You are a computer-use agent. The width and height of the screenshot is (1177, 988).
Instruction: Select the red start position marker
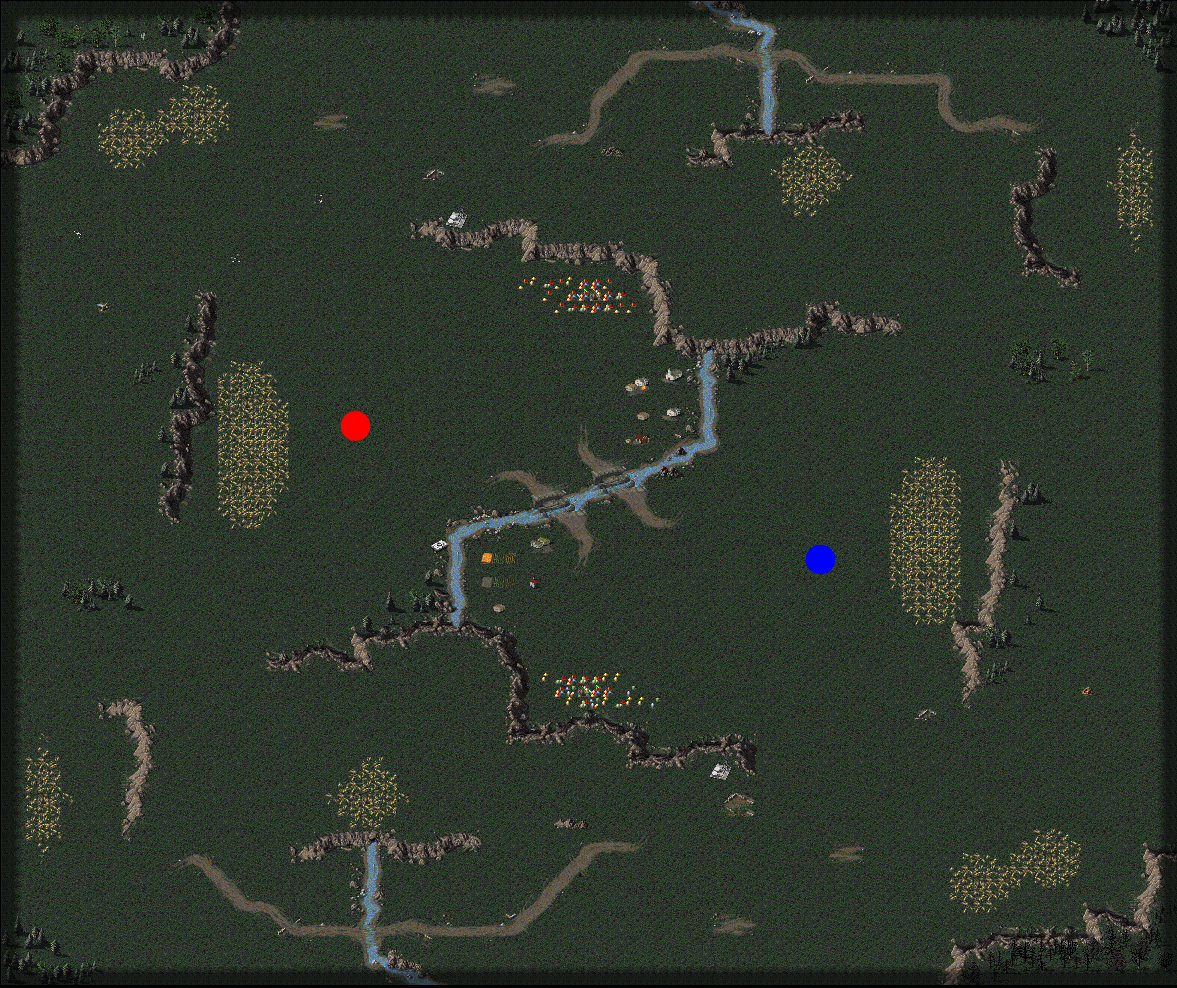(x=355, y=426)
